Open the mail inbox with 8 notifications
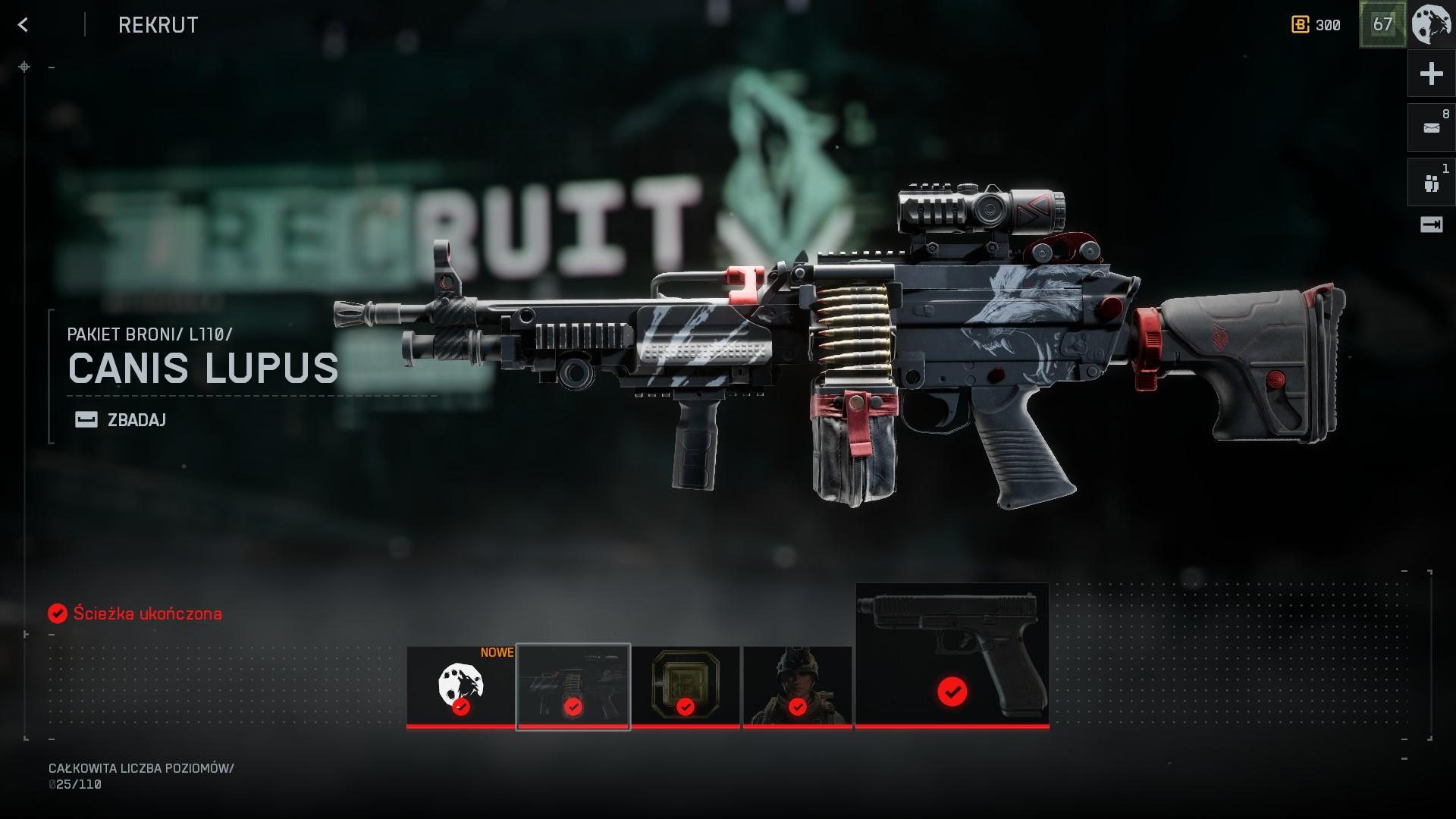 1431,127
